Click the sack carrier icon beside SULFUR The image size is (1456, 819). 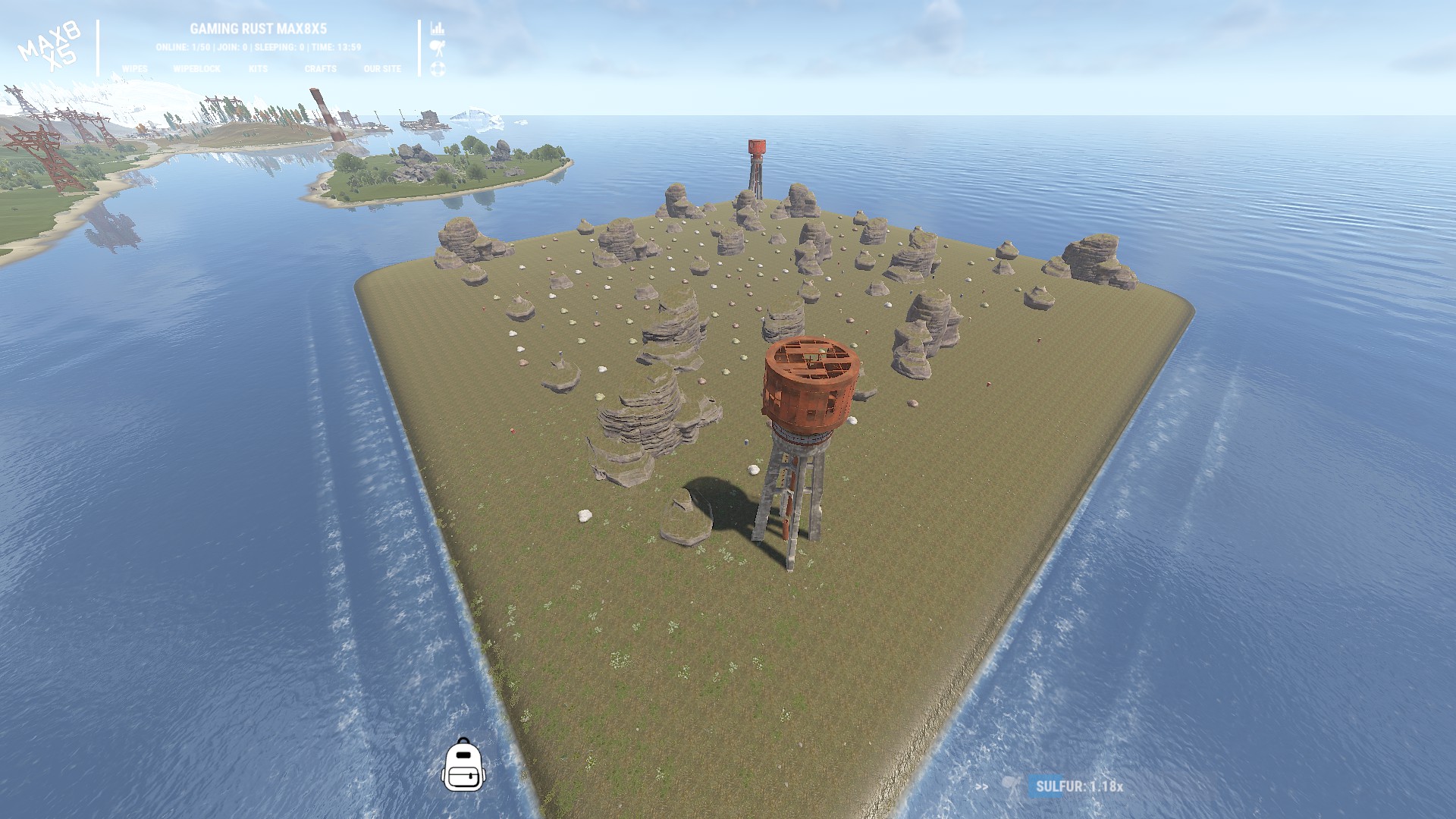click(1011, 786)
